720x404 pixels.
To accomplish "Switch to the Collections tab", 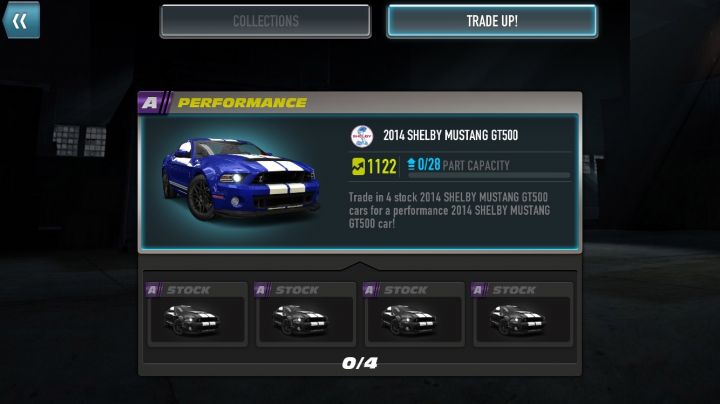I will tap(265, 21).
